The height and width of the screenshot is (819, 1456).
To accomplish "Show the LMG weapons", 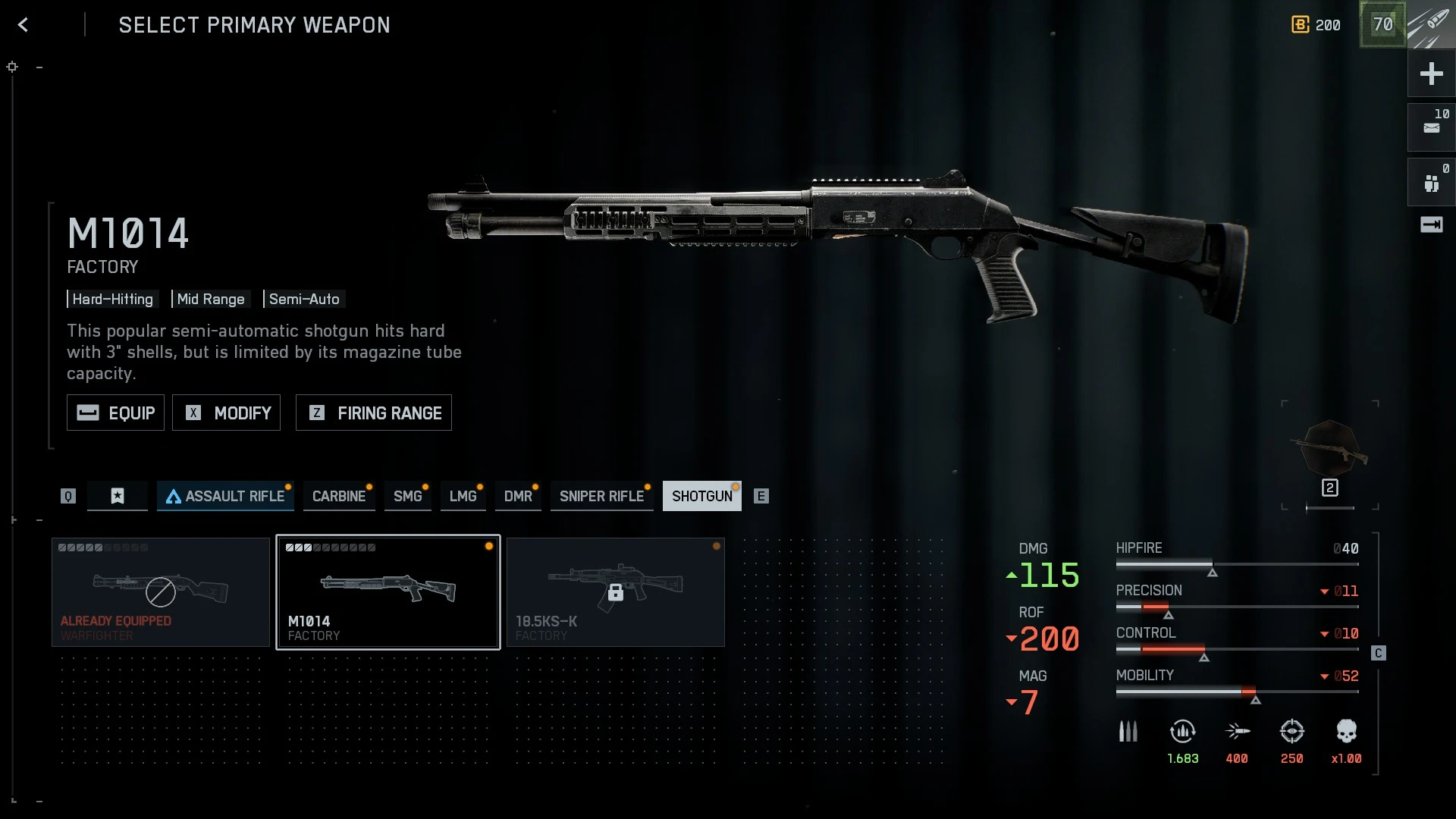I will [x=463, y=496].
